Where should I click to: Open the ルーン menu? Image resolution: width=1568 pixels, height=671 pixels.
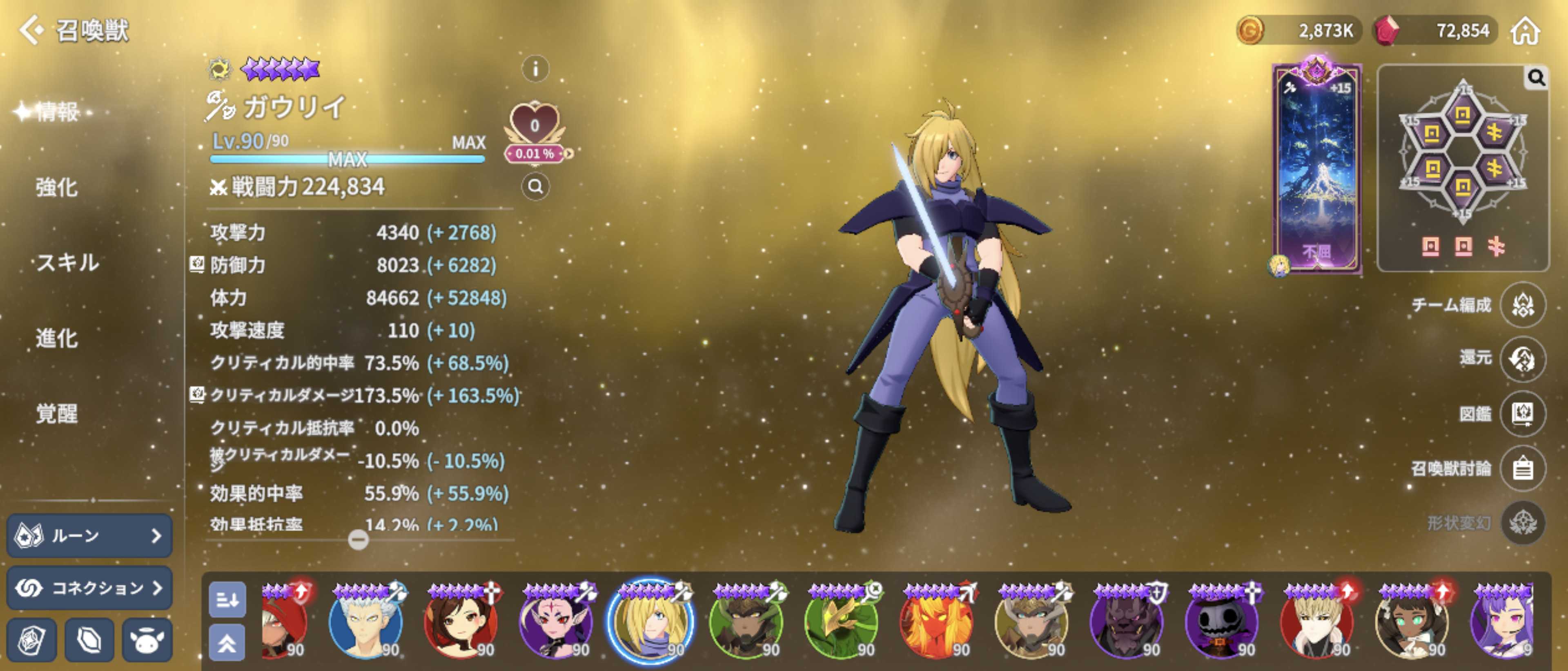(89, 535)
